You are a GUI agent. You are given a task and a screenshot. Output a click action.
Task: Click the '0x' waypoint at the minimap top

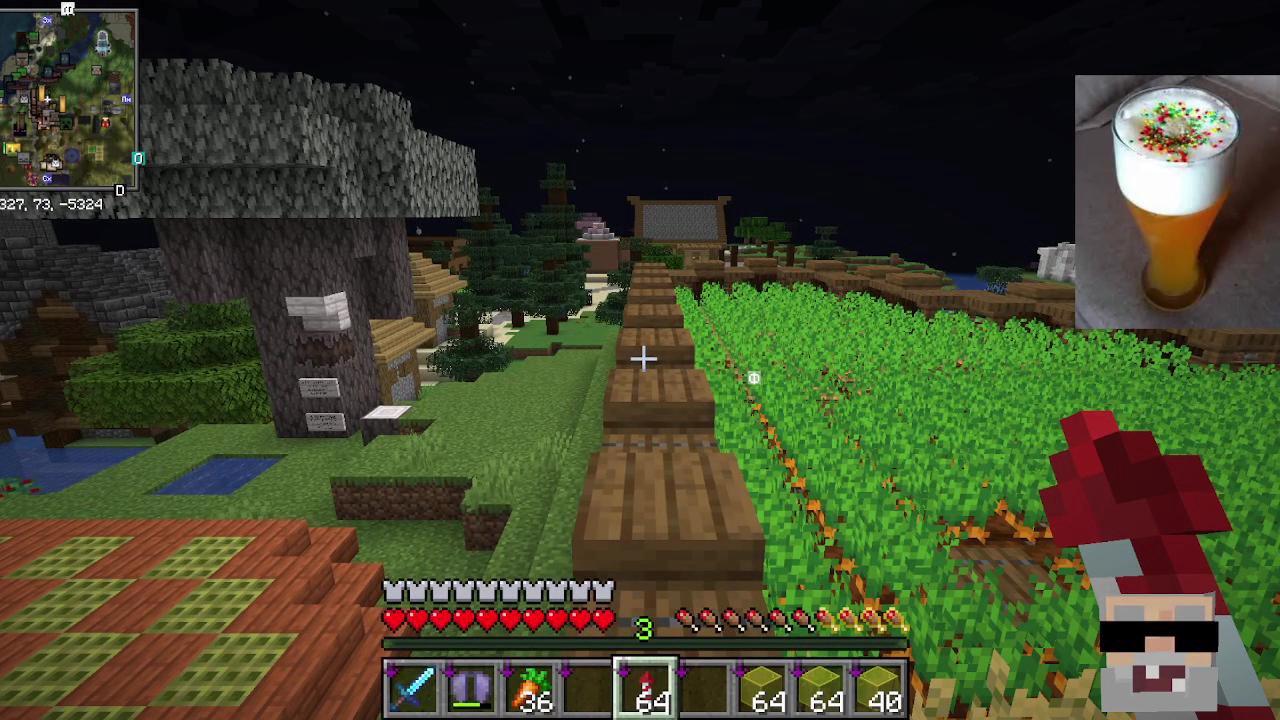coord(46,21)
